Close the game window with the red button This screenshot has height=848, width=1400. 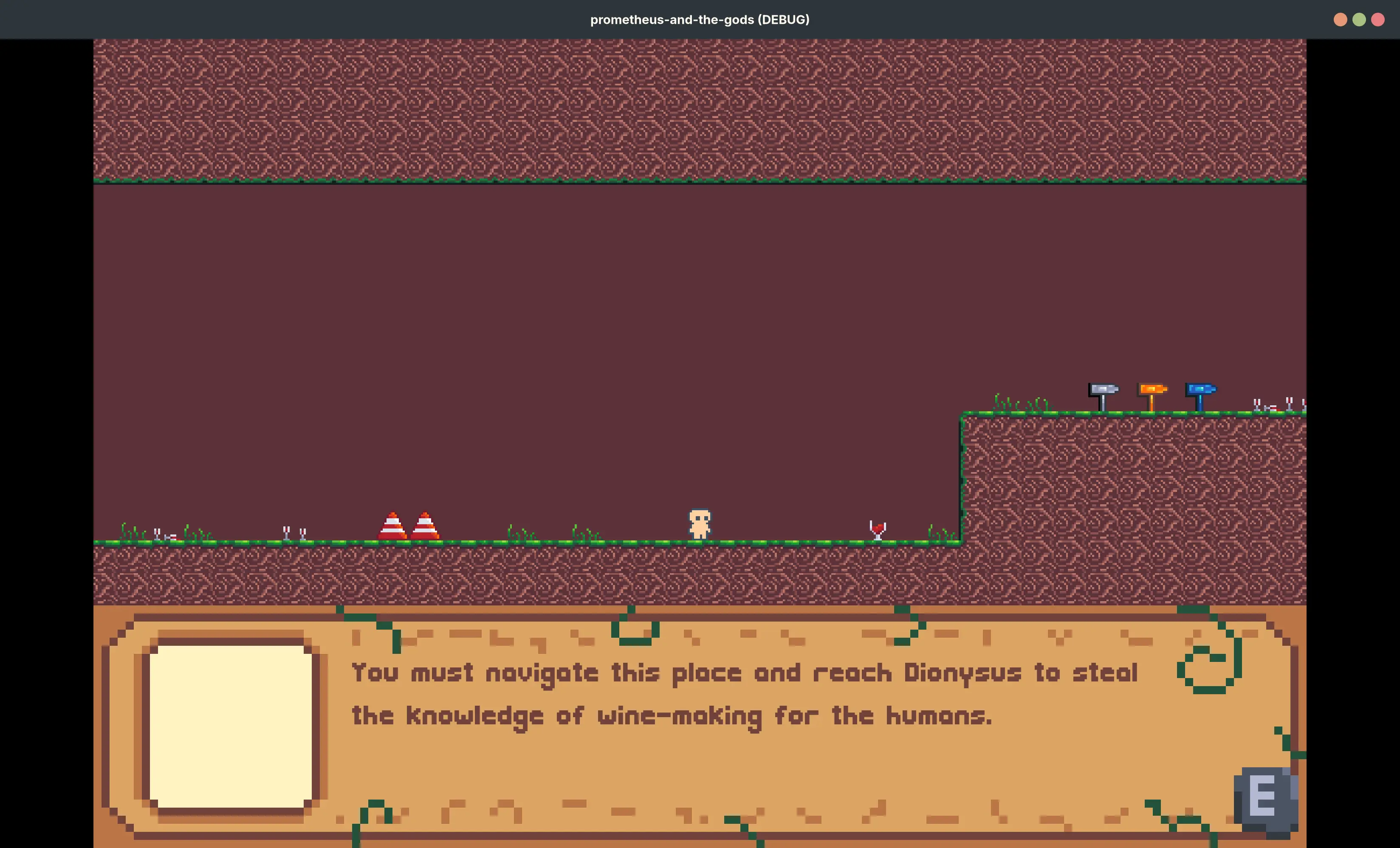(x=1378, y=20)
